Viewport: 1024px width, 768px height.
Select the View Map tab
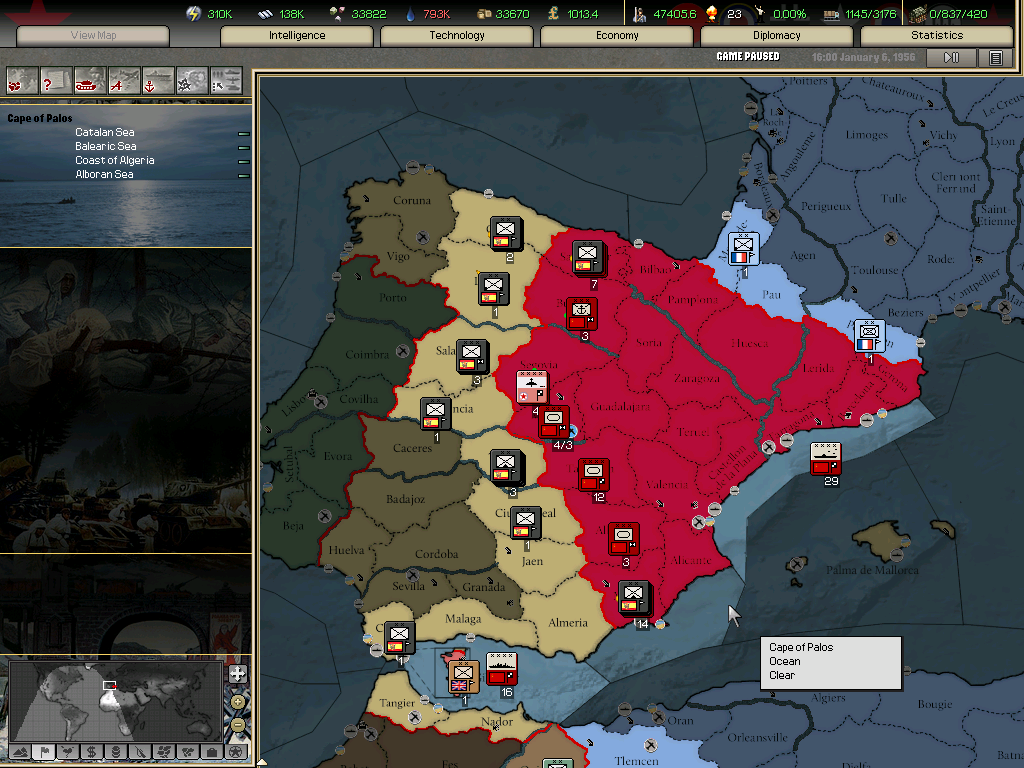point(94,36)
